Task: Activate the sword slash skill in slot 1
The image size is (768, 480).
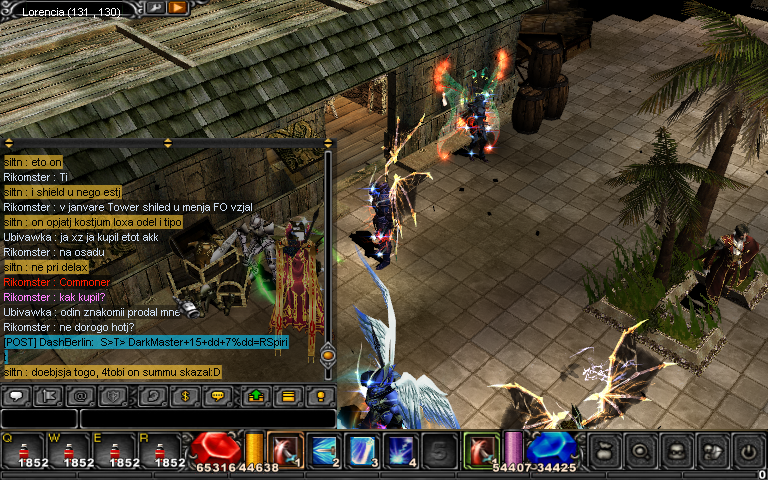Action: [x=287, y=451]
